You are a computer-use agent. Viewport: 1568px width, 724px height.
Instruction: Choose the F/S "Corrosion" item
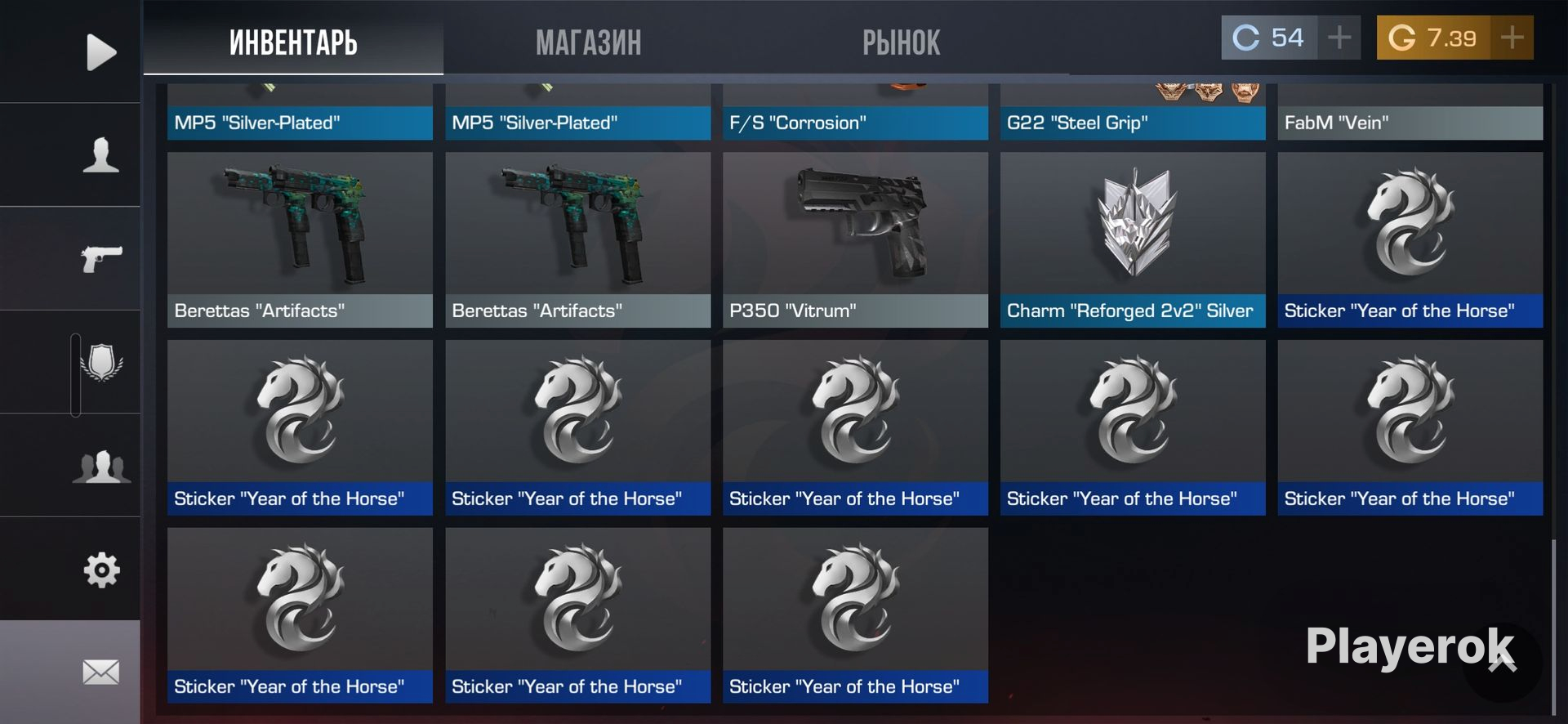[x=855, y=113]
